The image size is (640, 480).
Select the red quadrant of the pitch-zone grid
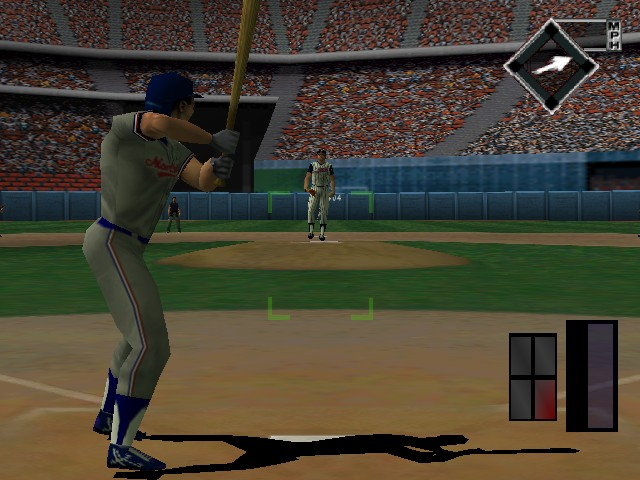click(545, 398)
